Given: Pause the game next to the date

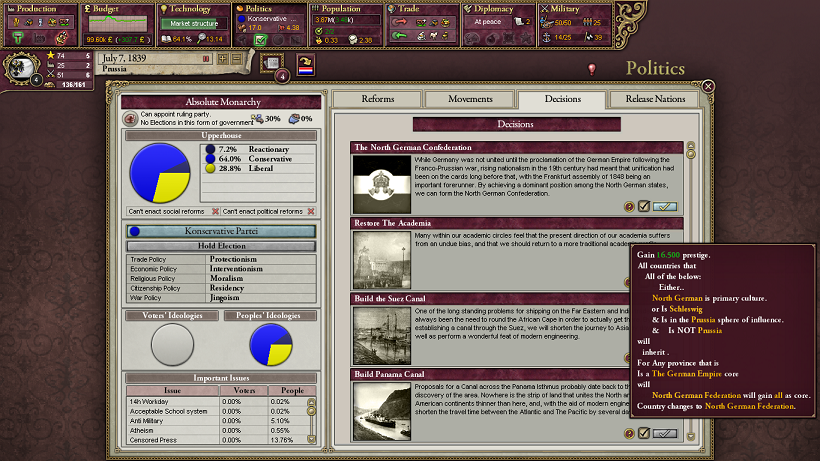Looking at the screenshot, I should click(207, 59).
